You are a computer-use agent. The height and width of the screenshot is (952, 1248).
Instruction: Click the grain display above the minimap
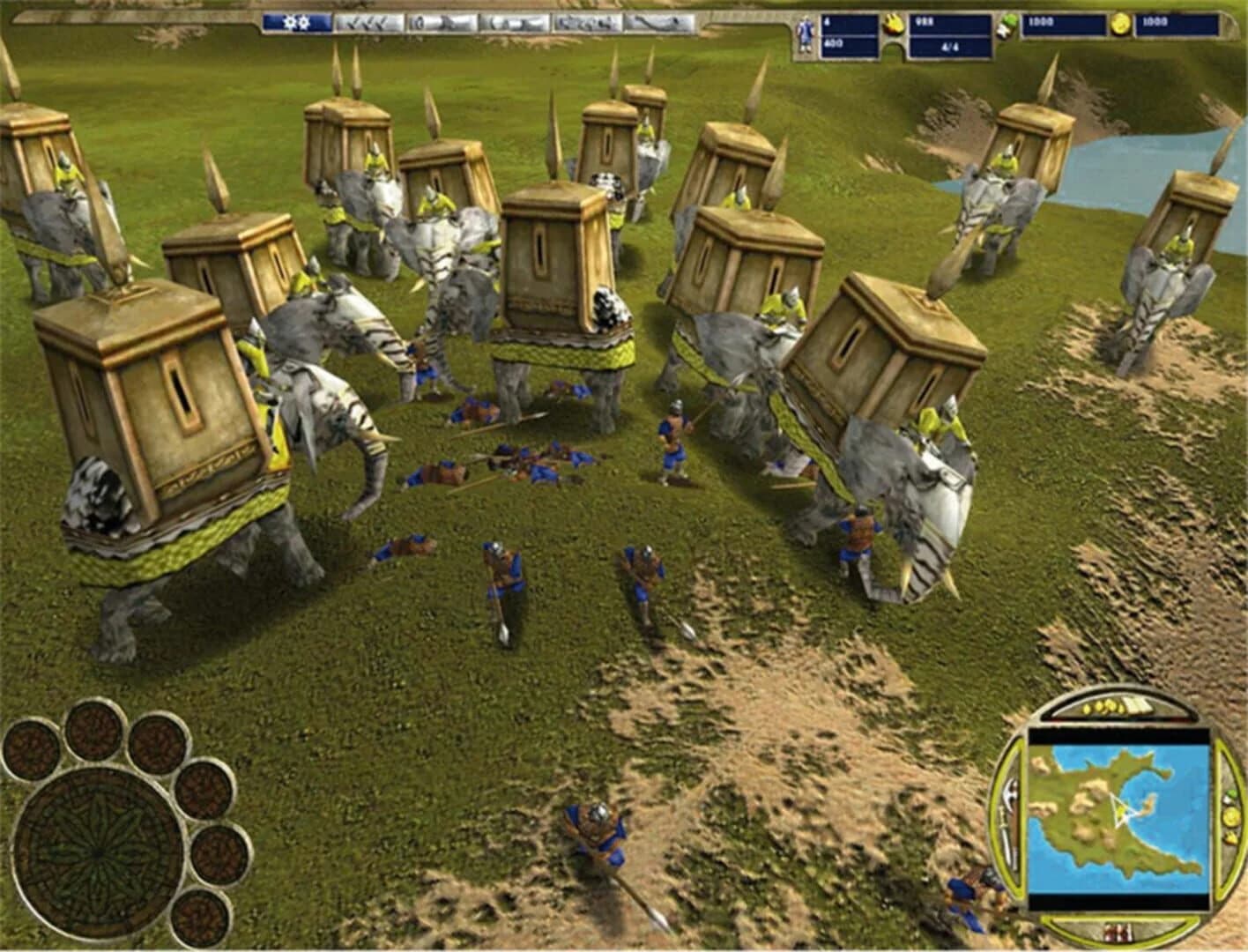coord(1103,707)
